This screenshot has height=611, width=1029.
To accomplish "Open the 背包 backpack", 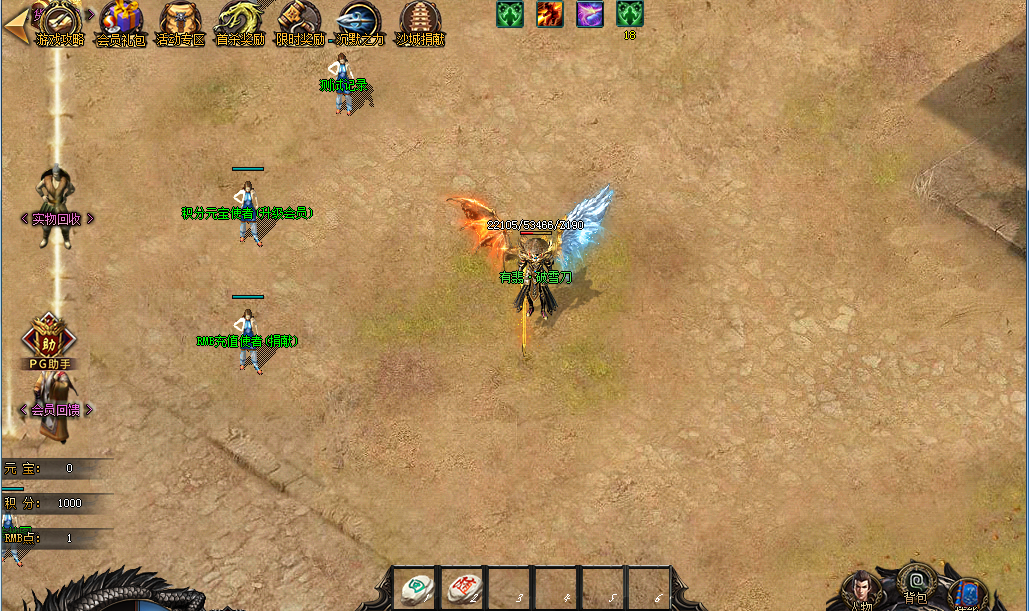I will click(915, 582).
